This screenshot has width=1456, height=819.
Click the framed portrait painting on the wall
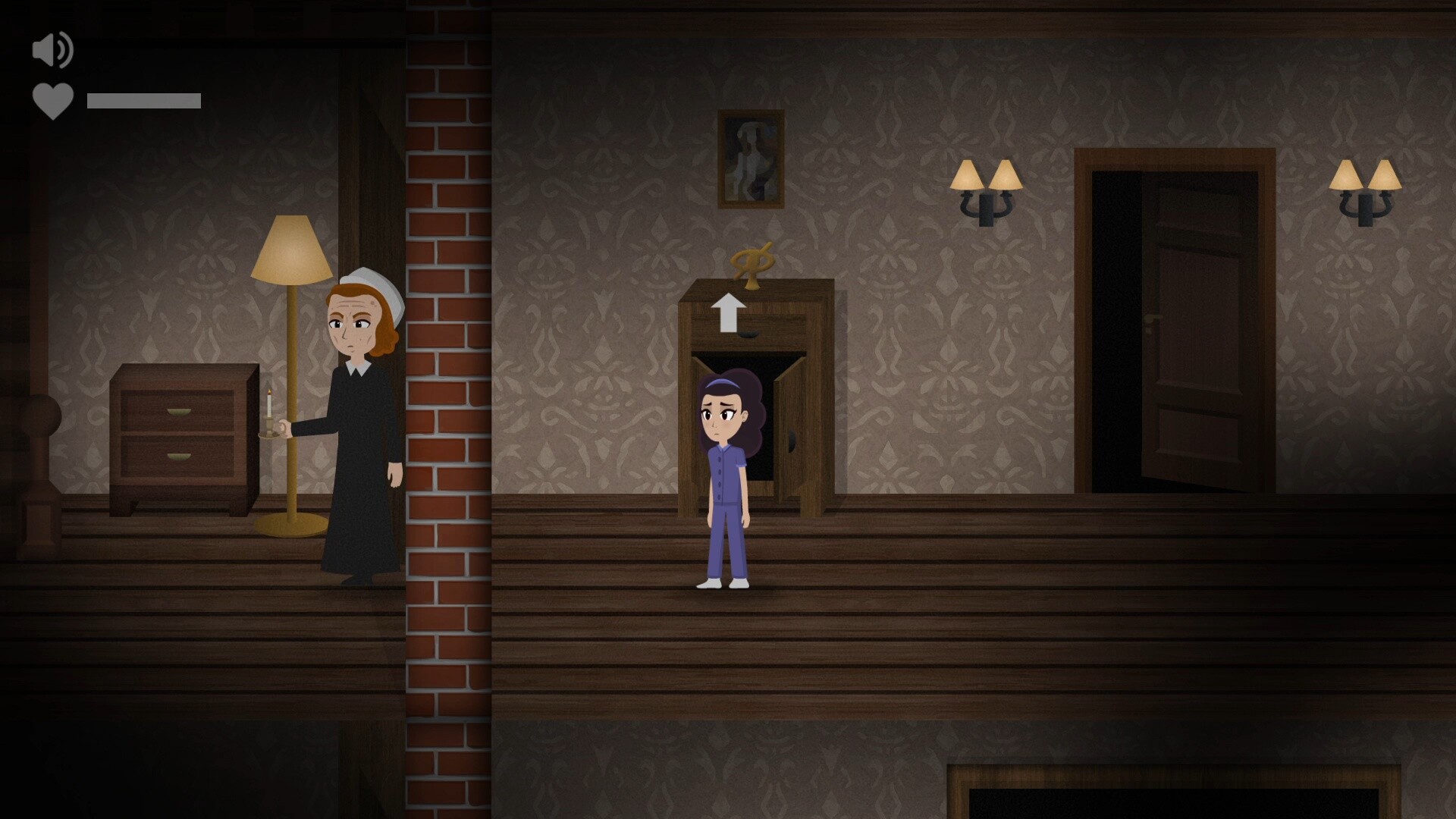pos(750,159)
